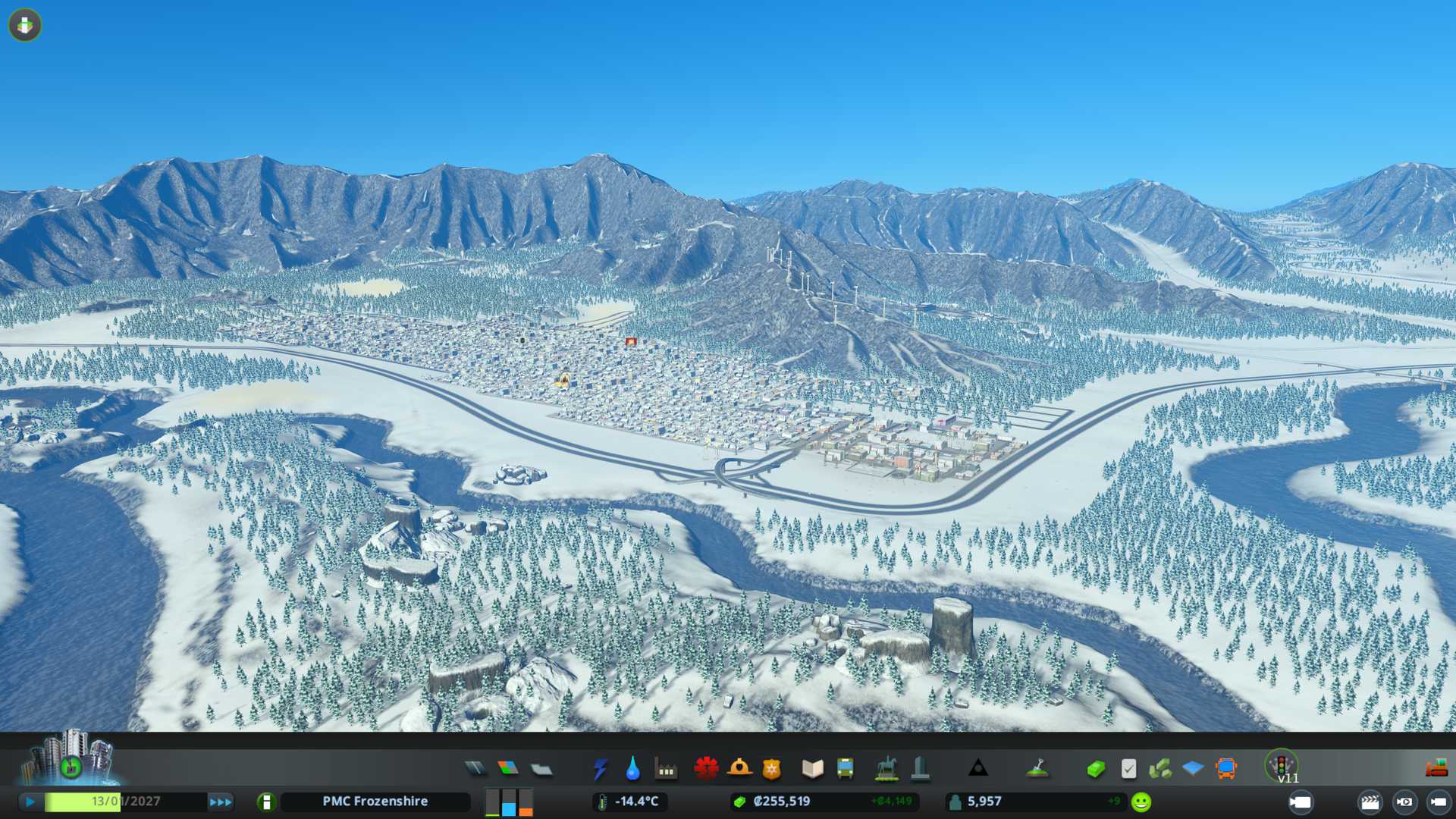Open the Traffic Manager traffic light button

pyautogui.click(x=1282, y=764)
